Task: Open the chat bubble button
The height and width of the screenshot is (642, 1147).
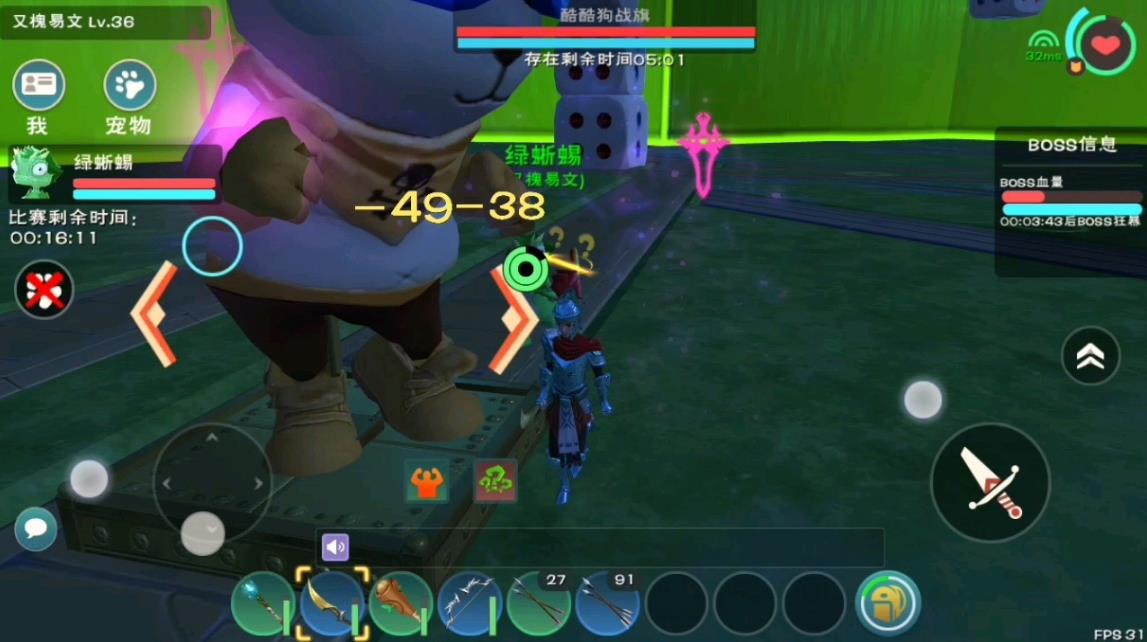Action: 36,528
